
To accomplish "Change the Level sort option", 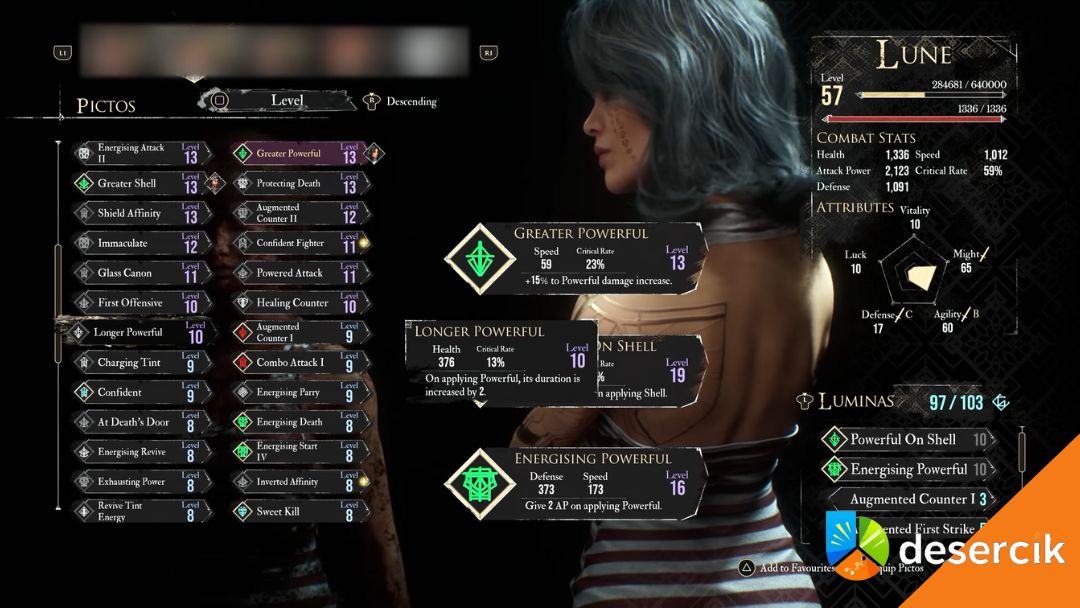I will [287, 100].
